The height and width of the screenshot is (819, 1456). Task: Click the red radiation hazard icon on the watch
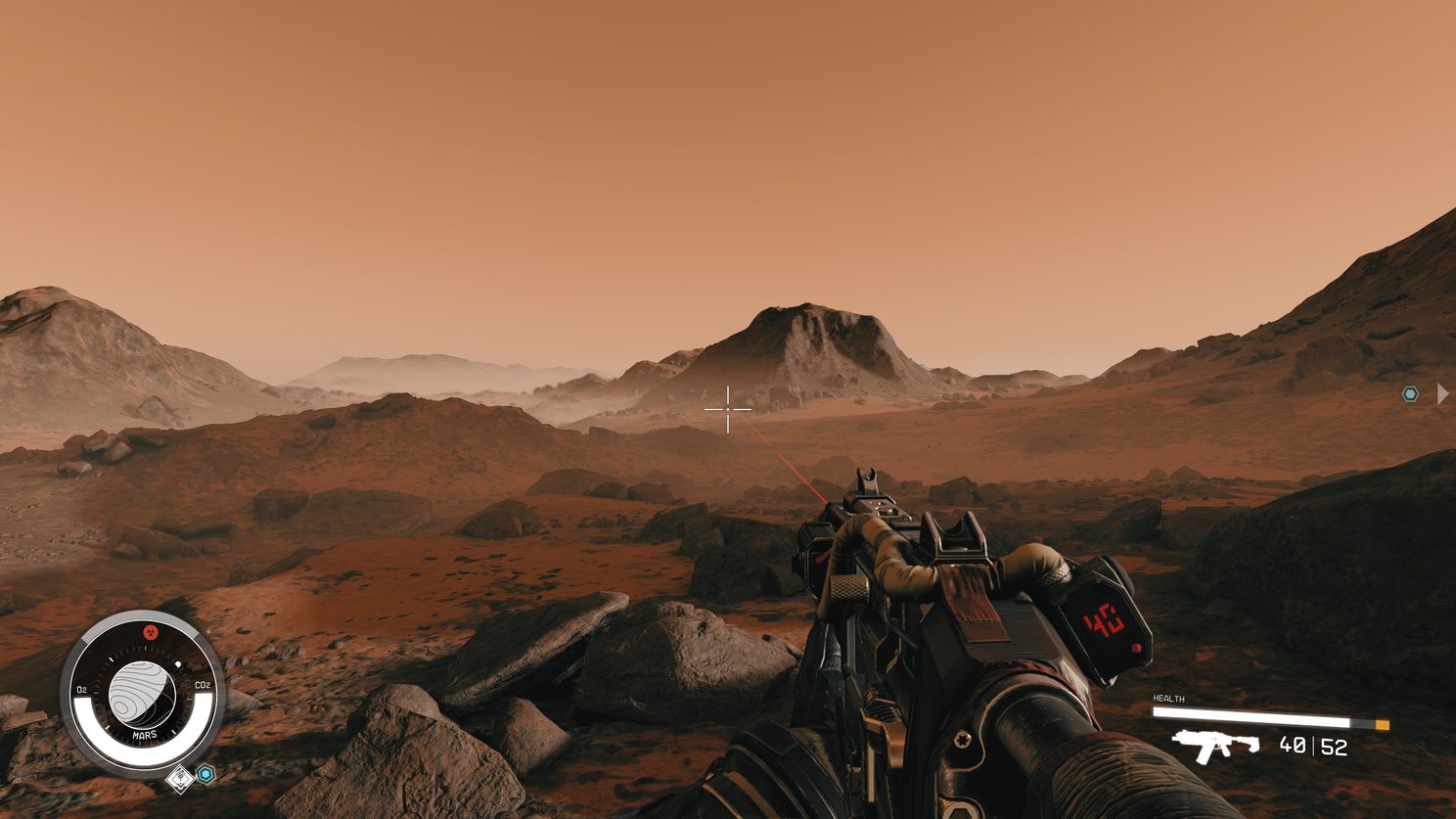click(152, 632)
